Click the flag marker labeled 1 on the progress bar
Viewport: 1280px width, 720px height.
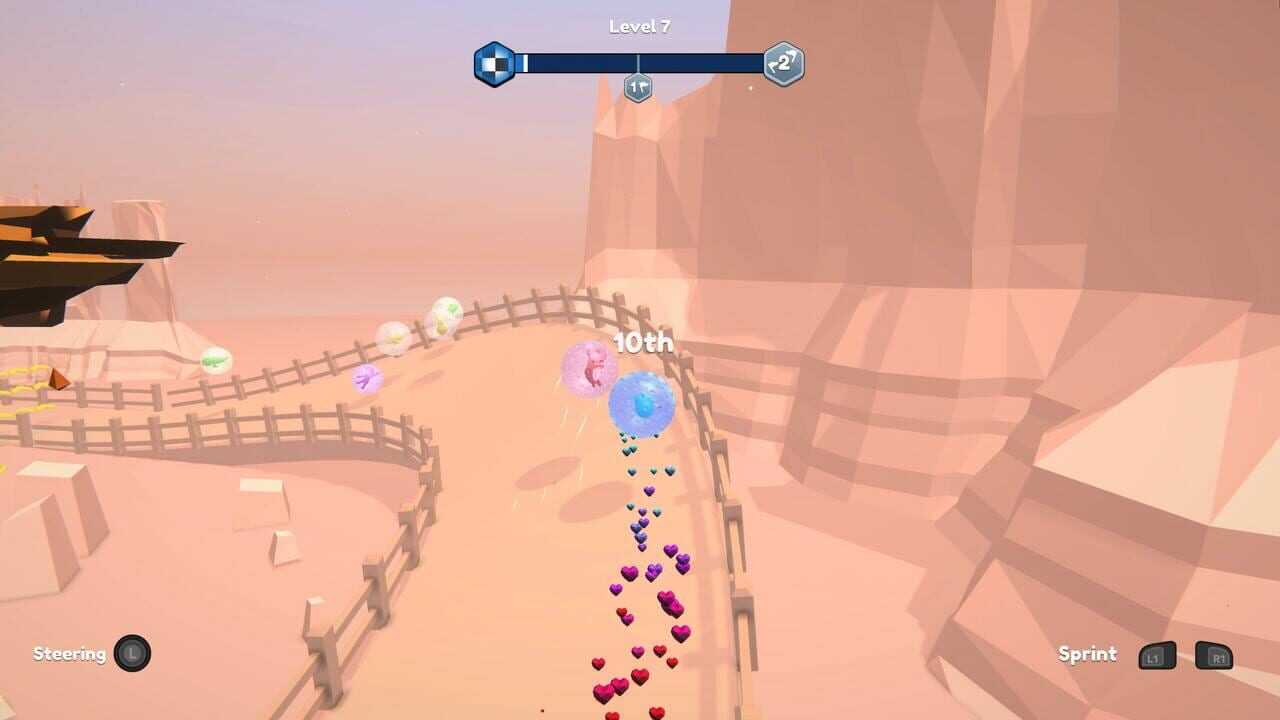click(637, 86)
